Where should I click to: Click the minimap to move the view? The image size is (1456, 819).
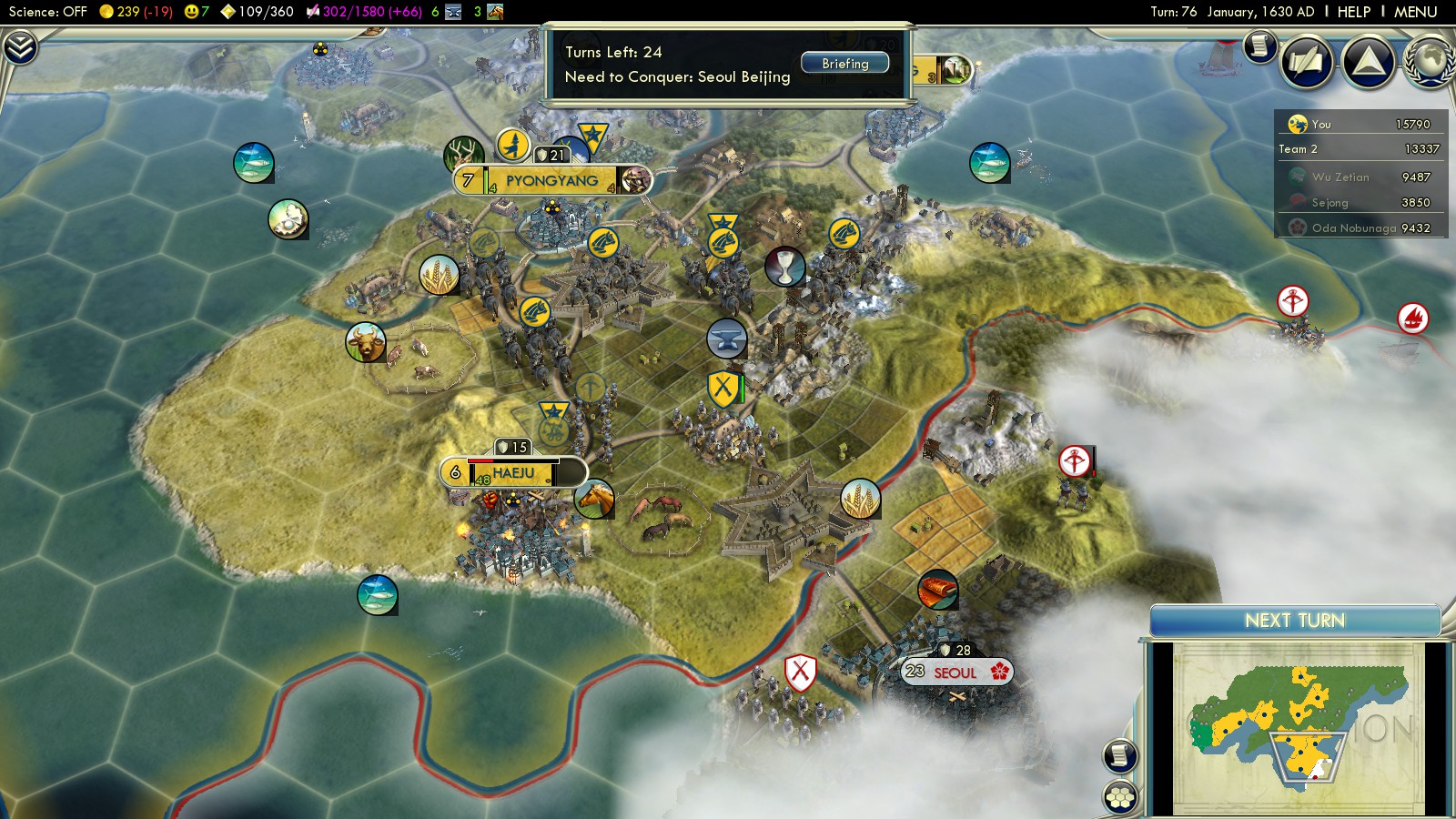1297,726
